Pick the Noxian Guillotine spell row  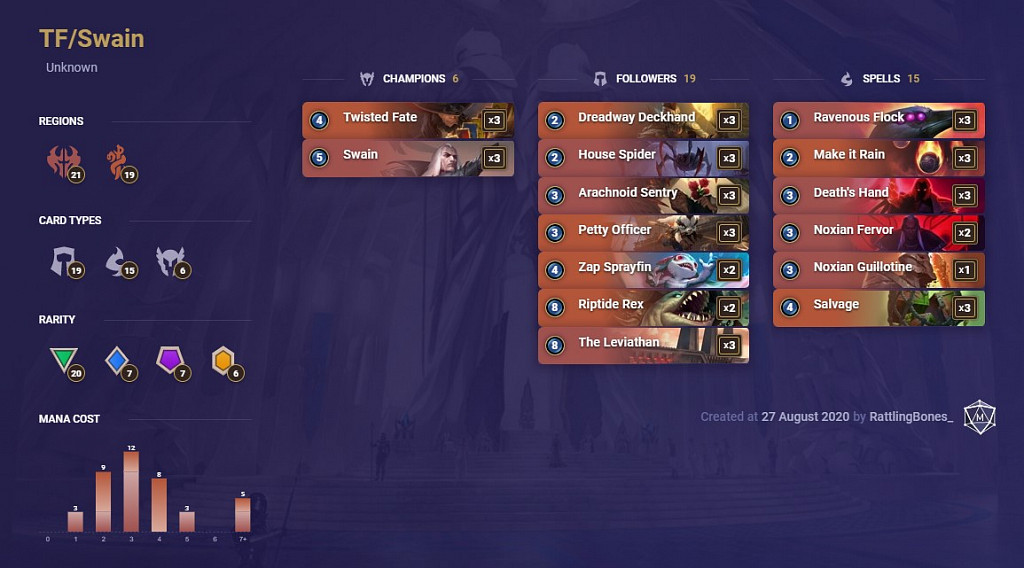pos(878,269)
